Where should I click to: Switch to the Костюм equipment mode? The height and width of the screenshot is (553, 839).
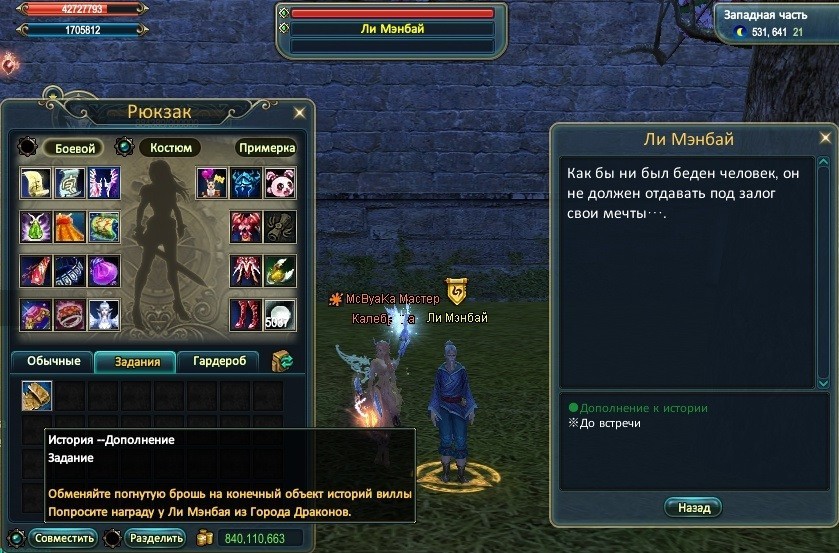pos(170,148)
